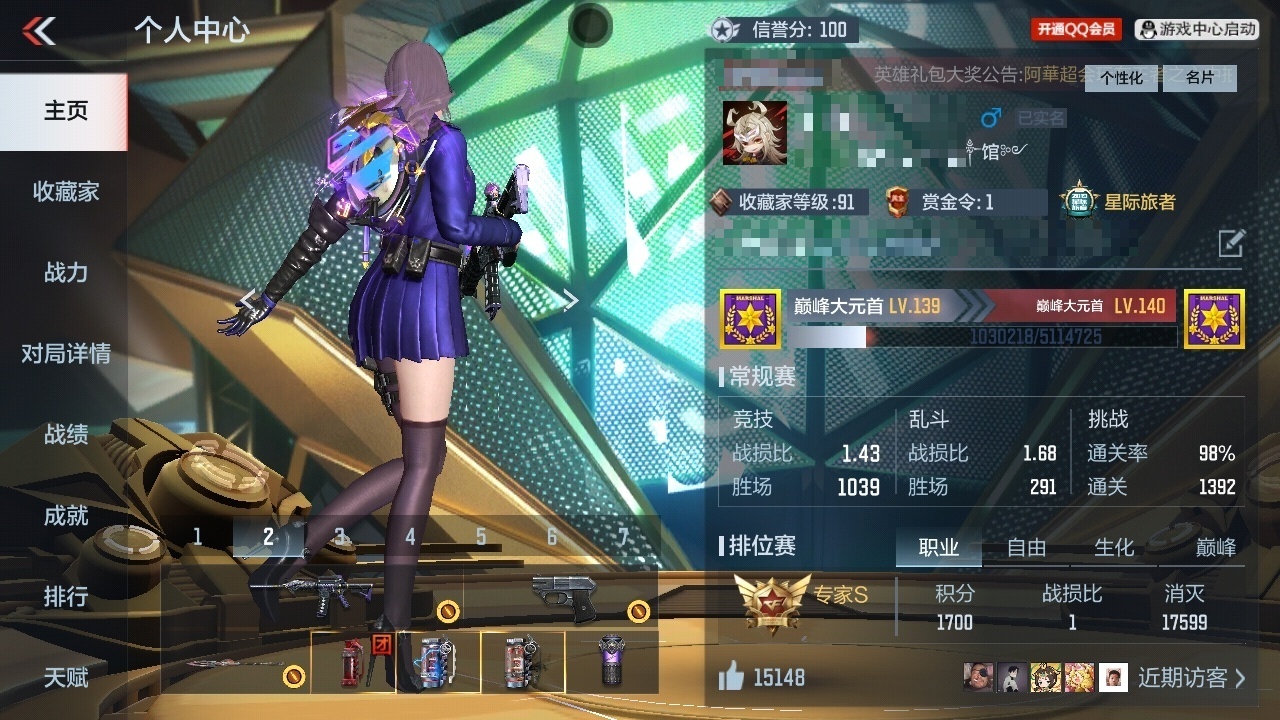
Task: Rotate character with the right arrow
Action: point(570,300)
